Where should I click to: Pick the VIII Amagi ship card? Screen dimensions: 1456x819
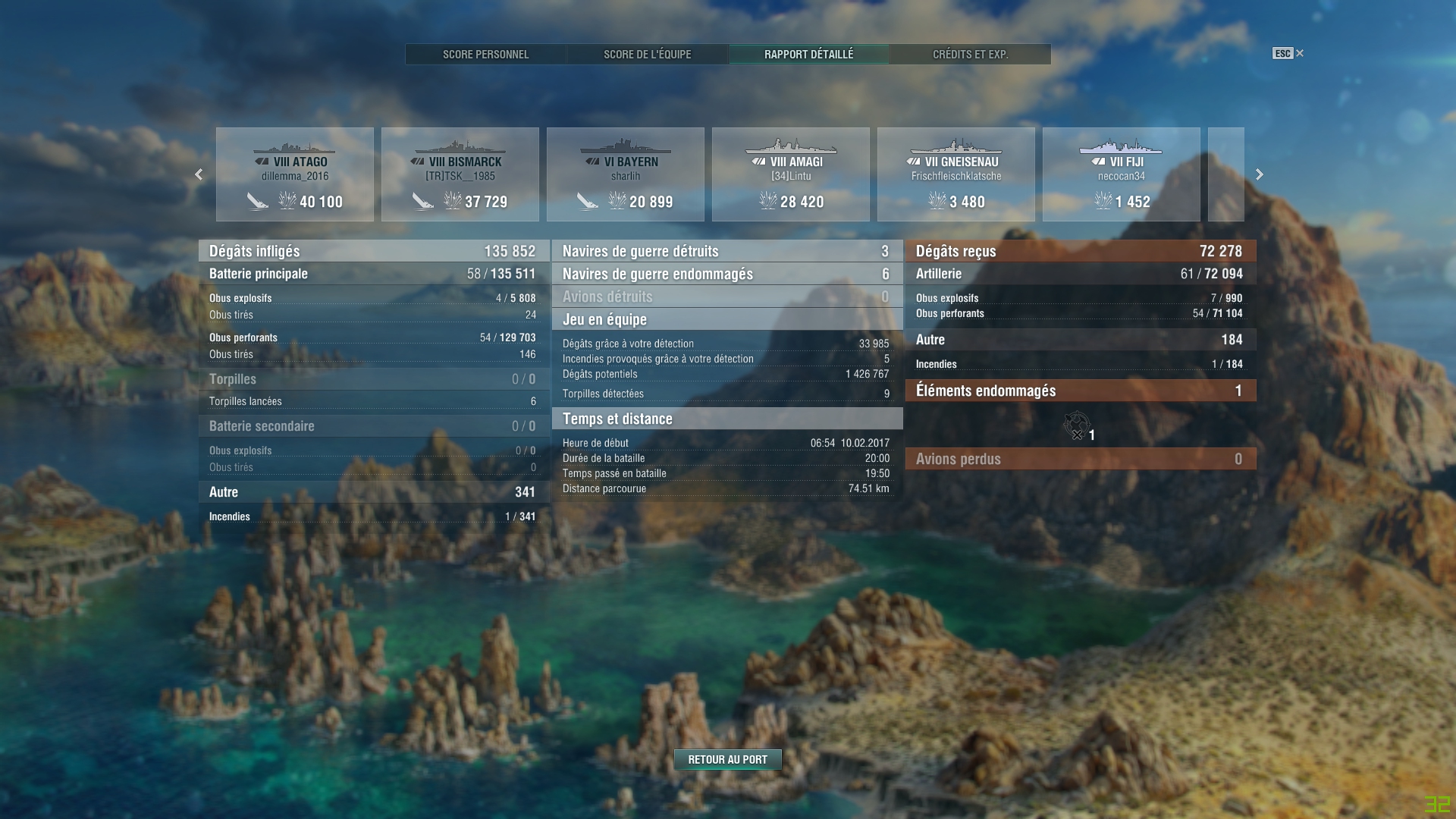coord(791,174)
